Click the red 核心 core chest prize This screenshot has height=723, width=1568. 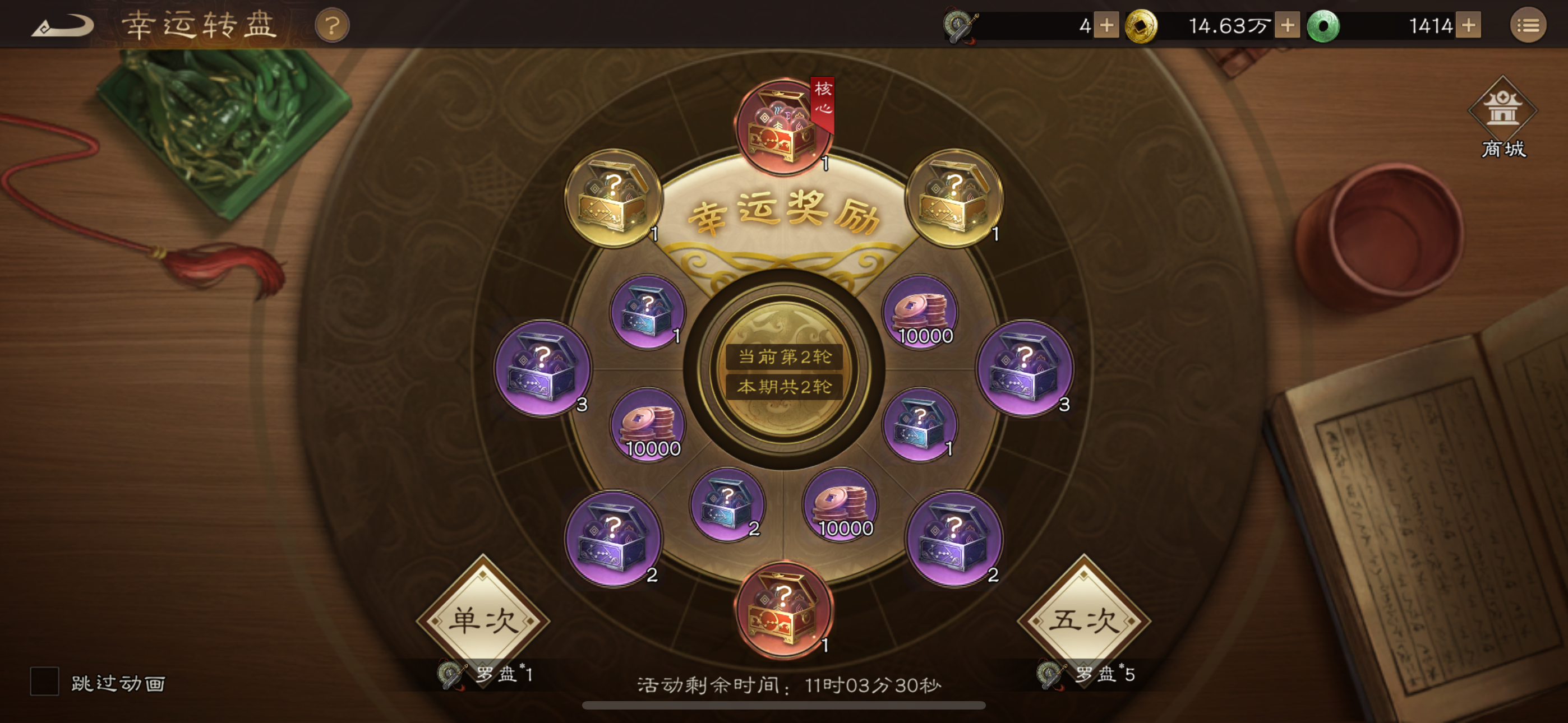tap(781, 125)
